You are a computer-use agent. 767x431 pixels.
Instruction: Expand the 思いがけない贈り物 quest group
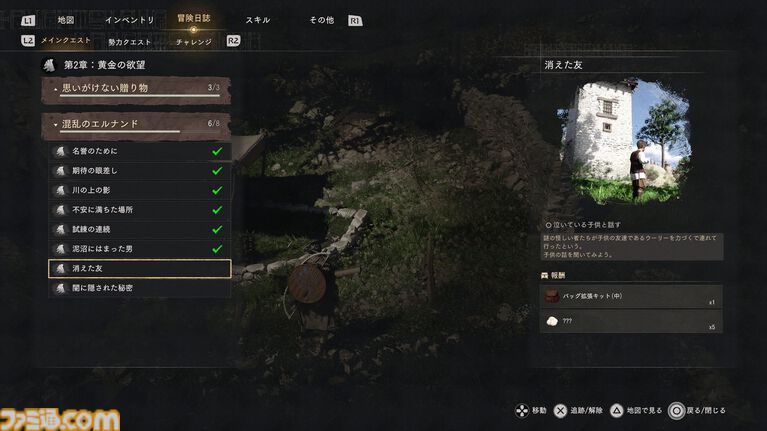(x=137, y=89)
